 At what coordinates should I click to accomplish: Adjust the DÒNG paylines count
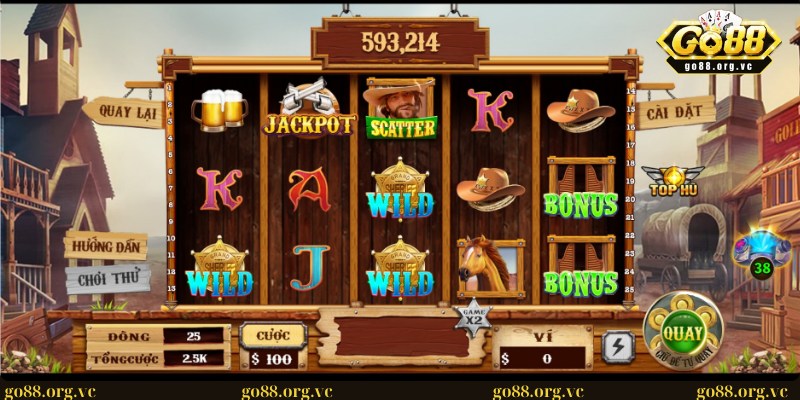192,336
